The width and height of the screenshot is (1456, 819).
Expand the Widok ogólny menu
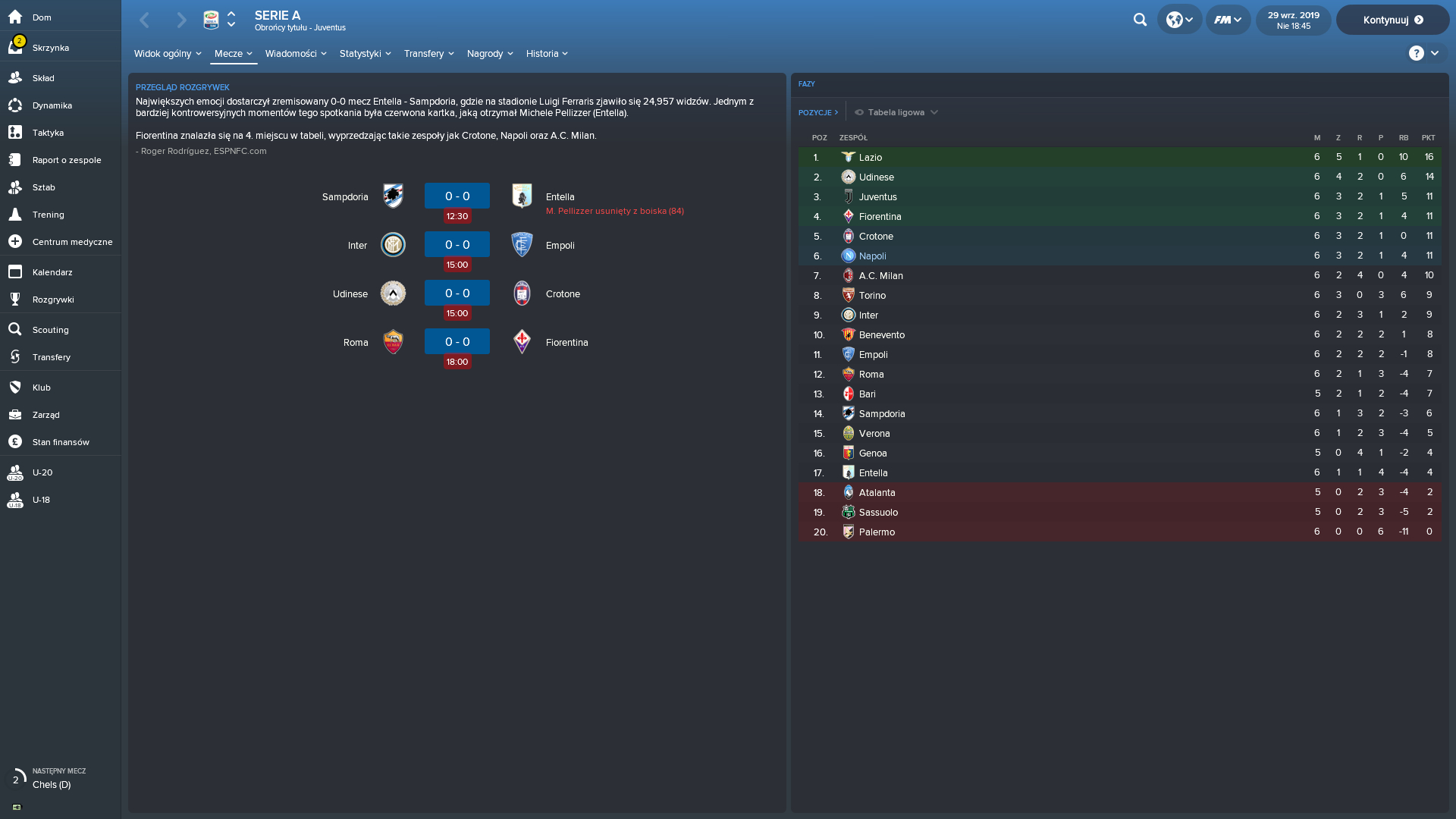pos(168,54)
